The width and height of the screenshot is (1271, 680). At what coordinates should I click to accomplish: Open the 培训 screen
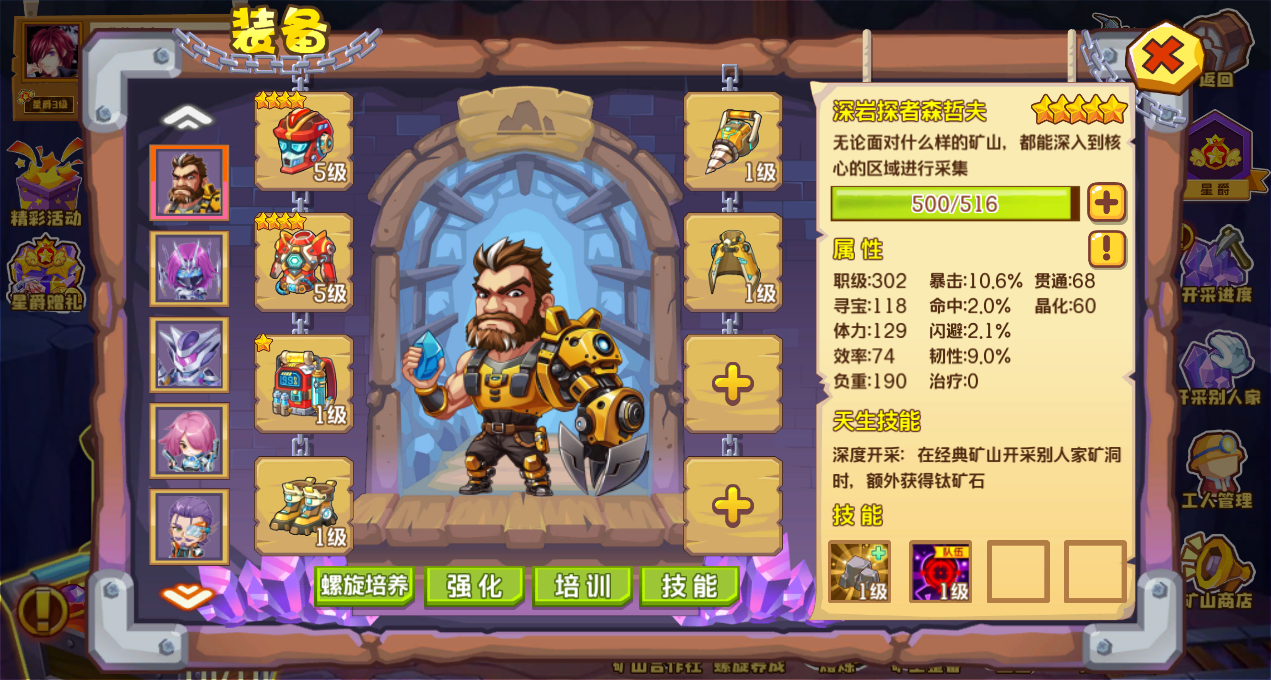(583, 585)
